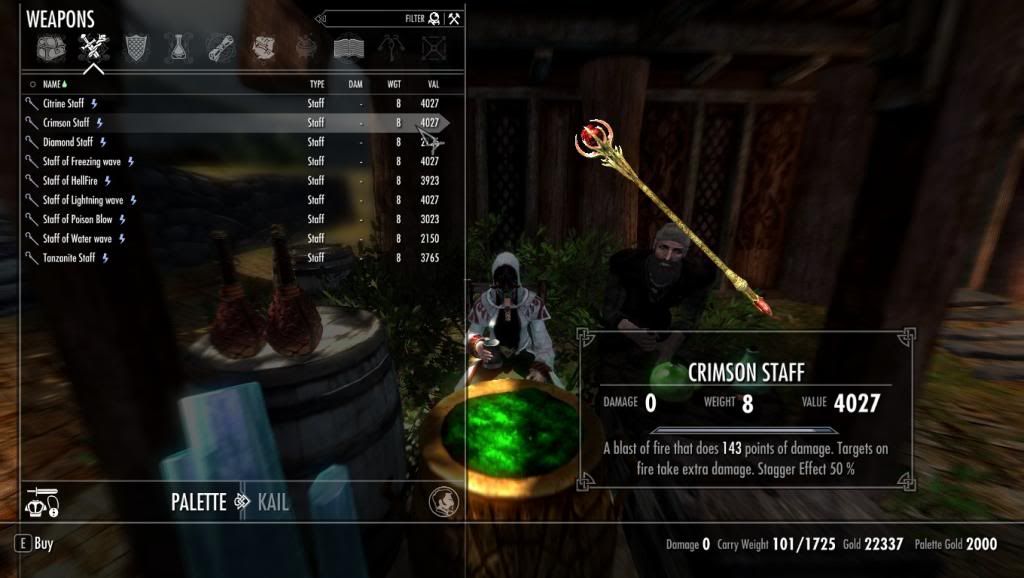1024x578 pixels.
Task: Choose the Diamond Staff from the list
Action: click(x=68, y=142)
